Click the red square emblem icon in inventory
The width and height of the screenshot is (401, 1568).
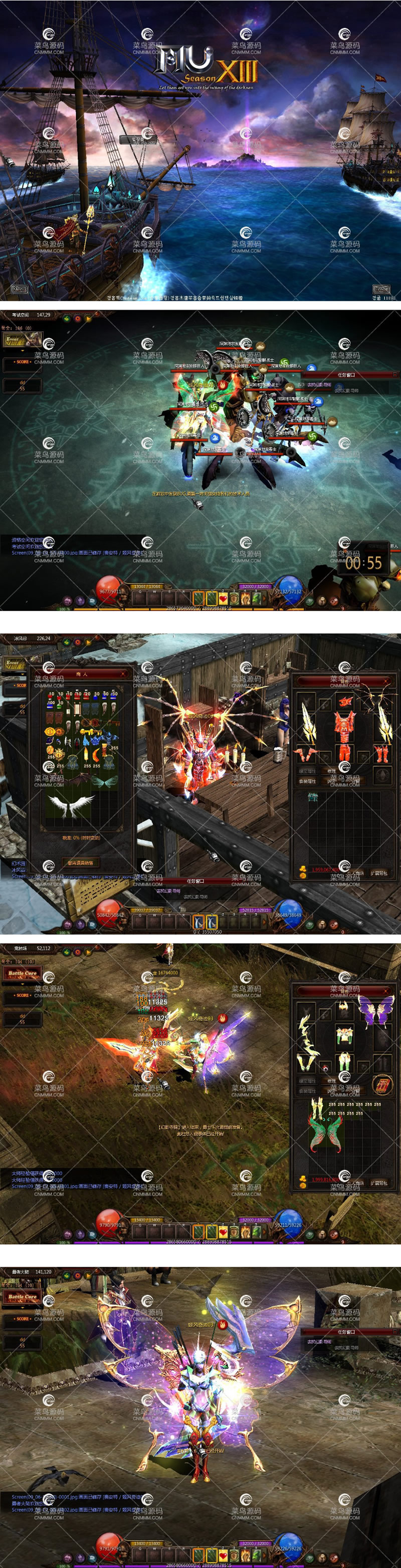(x=382, y=1085)
